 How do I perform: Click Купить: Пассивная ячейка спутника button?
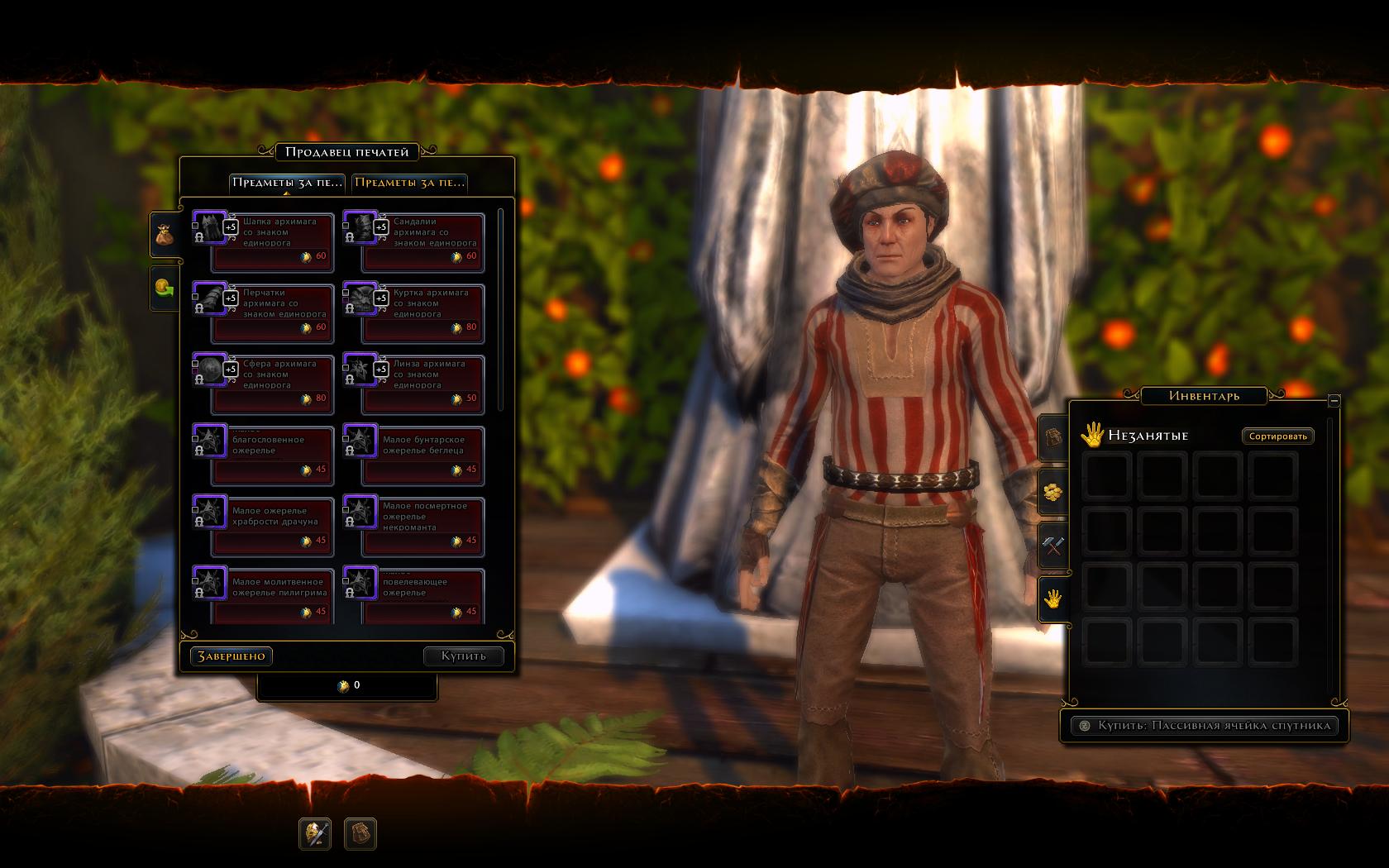pyautogui.click(x=1204, y=725)
